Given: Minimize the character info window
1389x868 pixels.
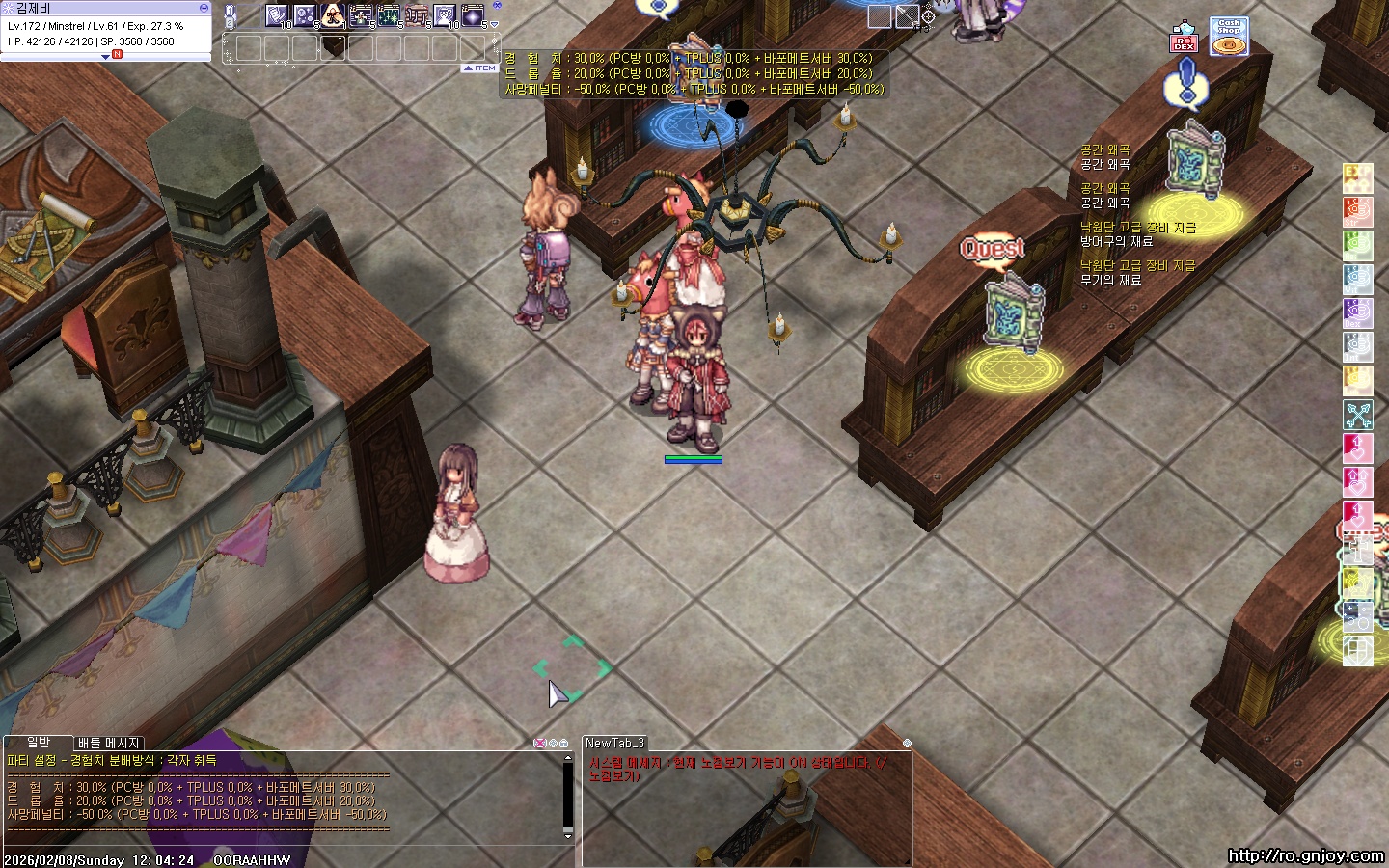Looking at the screenshot, I should point(204,8).
